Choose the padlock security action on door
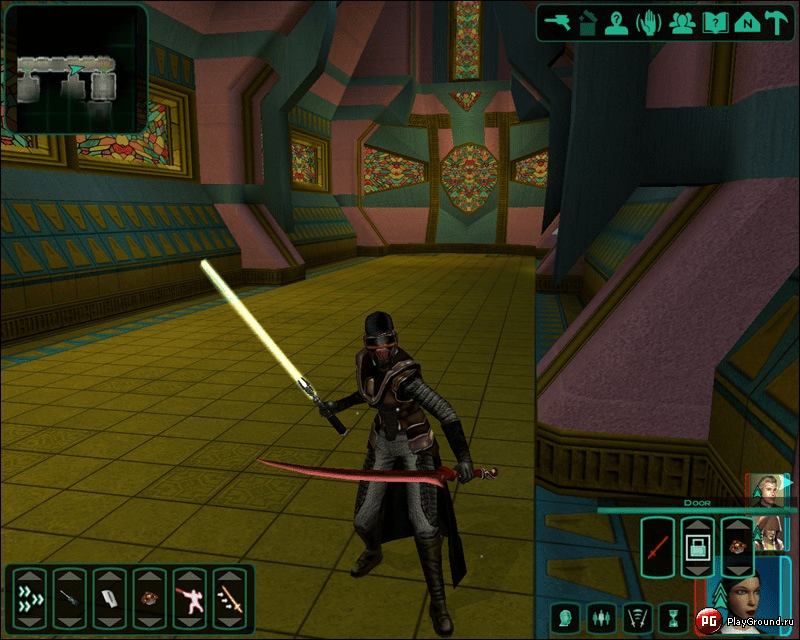 point(697,548)
